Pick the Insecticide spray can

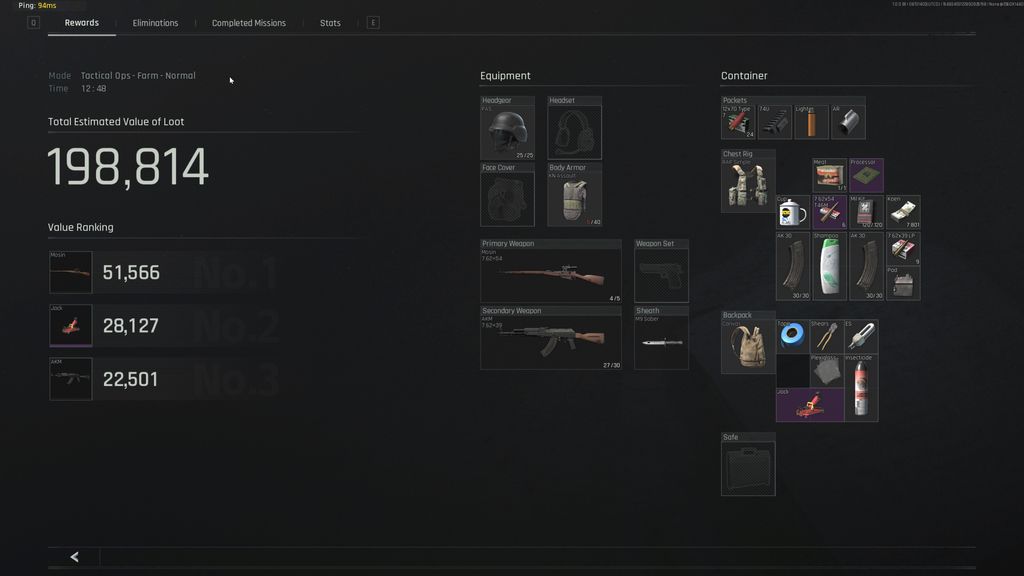tap(861, 388)
